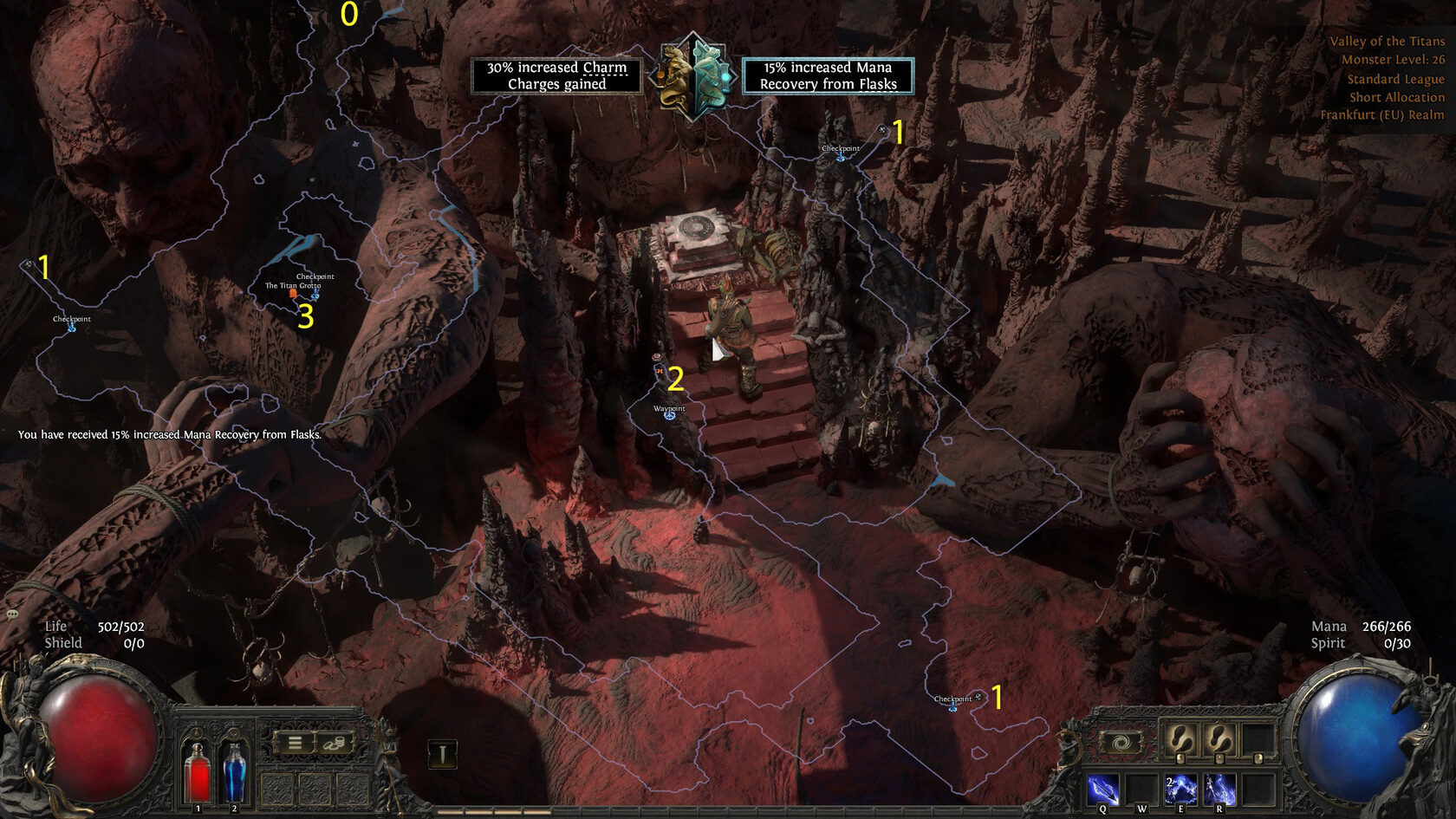
Task: Activate the lightning storm skill on E
Action: (1180, 790)
